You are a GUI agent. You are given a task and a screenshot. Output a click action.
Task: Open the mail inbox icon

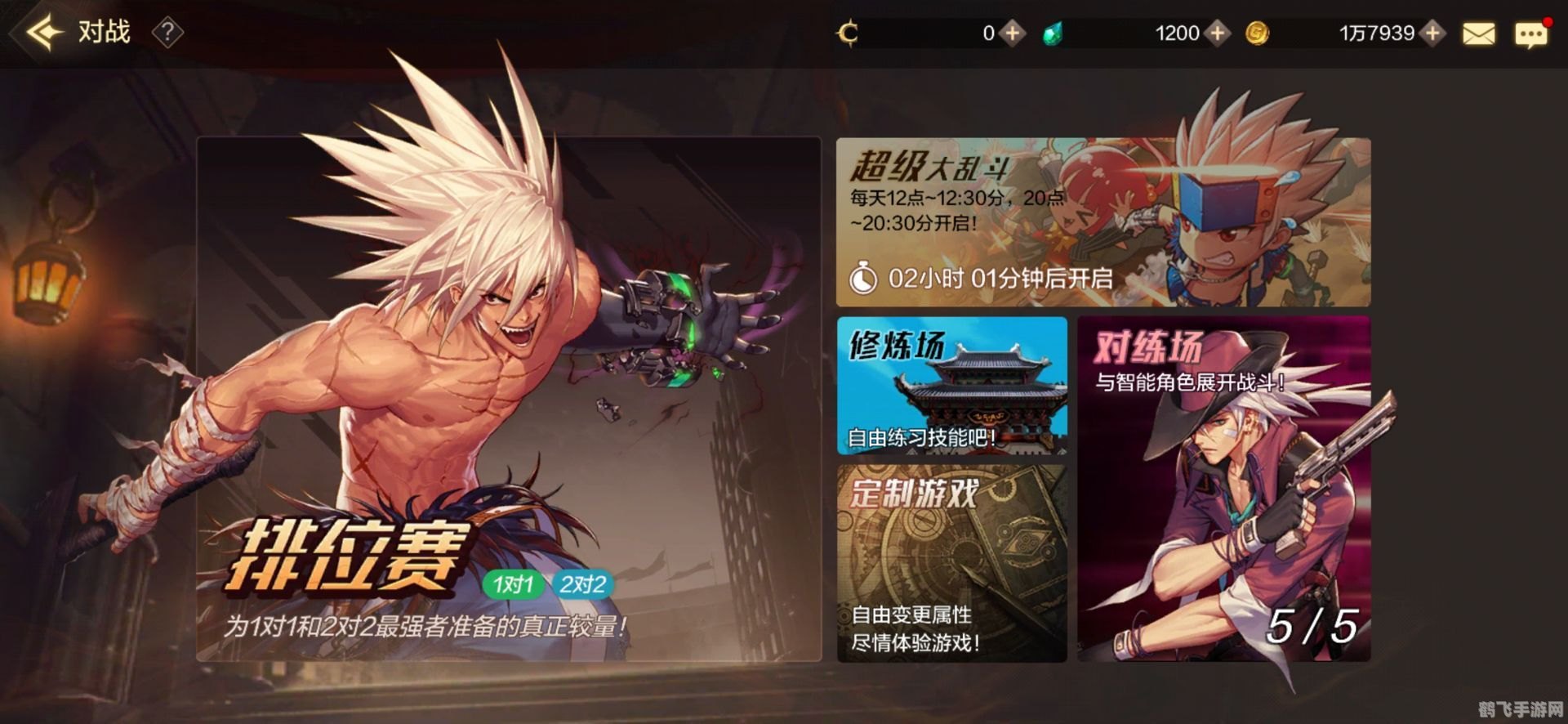click(1481, 34)
